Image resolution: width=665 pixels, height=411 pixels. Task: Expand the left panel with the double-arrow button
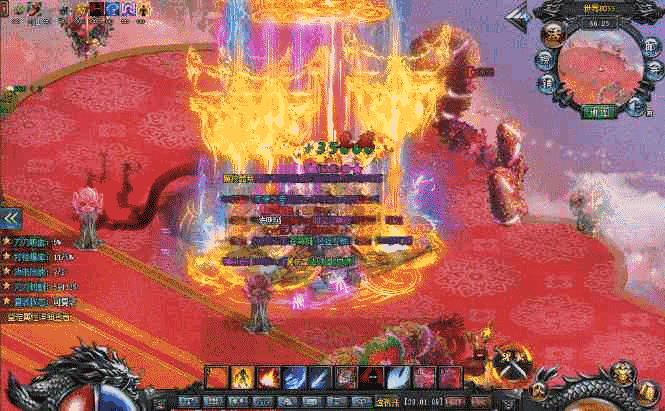tap(10, 217)
